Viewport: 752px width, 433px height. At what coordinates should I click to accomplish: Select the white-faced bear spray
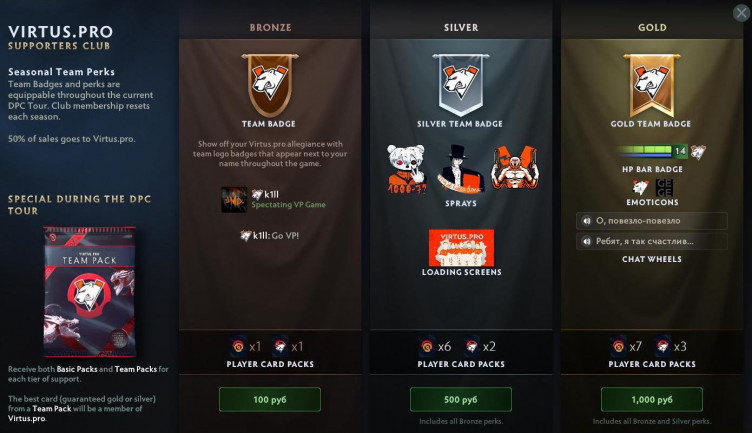click(x=408, y=168)
